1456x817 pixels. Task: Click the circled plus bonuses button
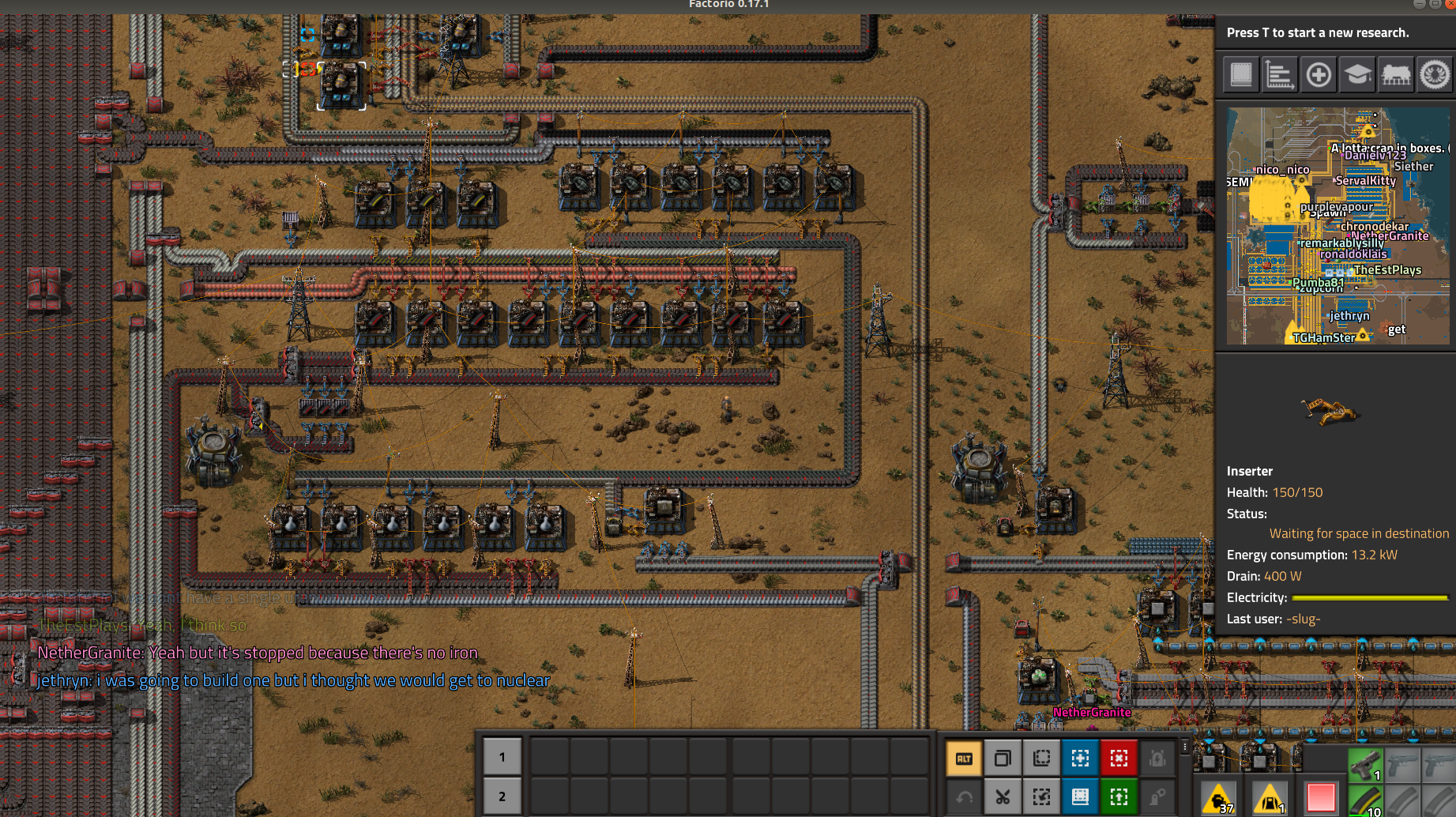(1319, 75)
